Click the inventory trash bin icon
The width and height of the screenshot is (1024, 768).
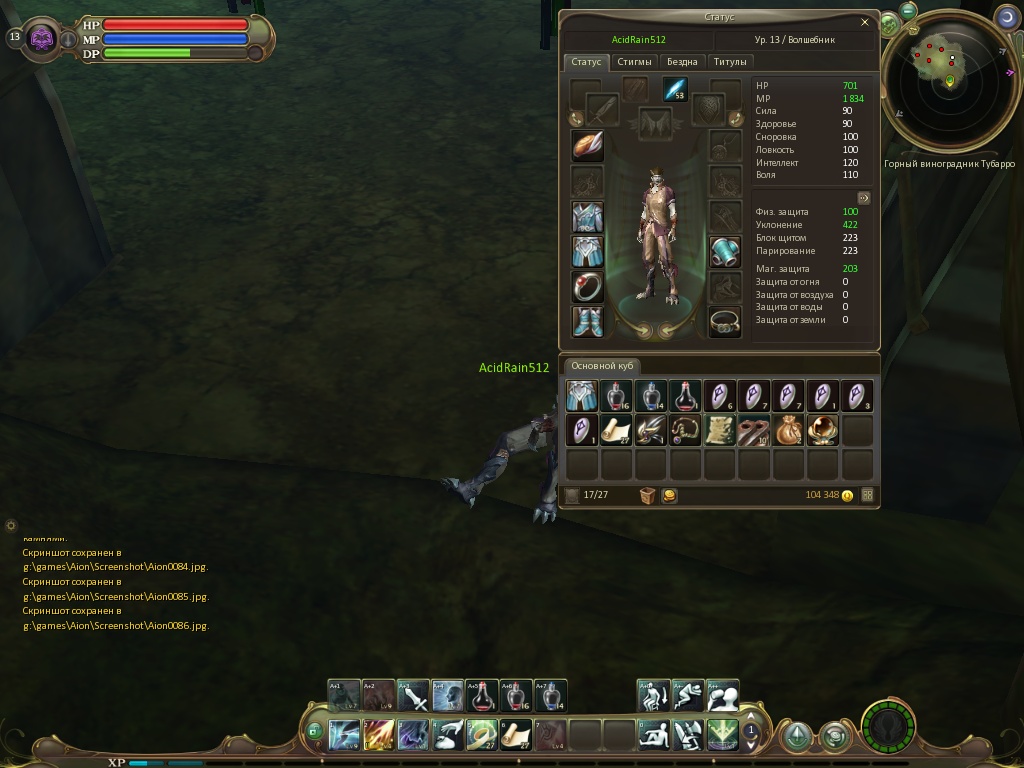coord(647,495)
